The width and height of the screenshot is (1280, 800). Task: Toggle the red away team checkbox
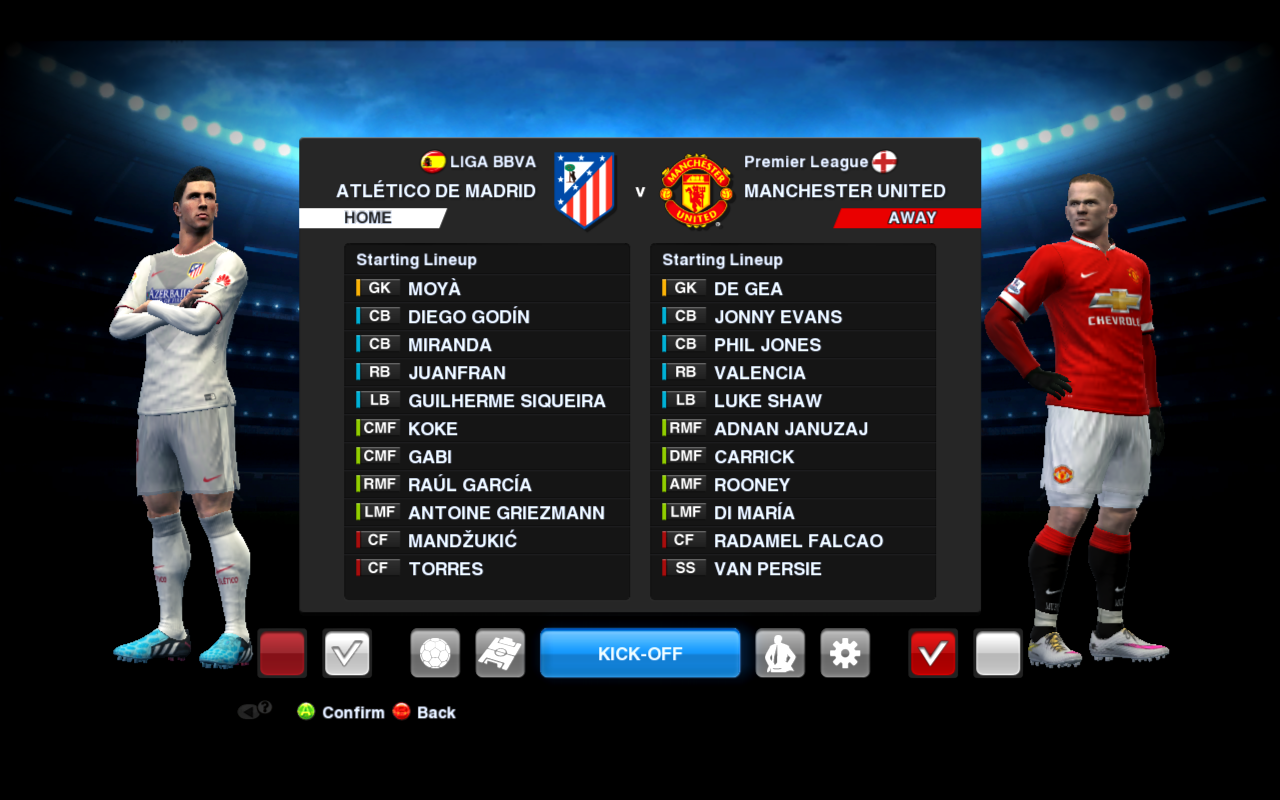pos(932,653)
